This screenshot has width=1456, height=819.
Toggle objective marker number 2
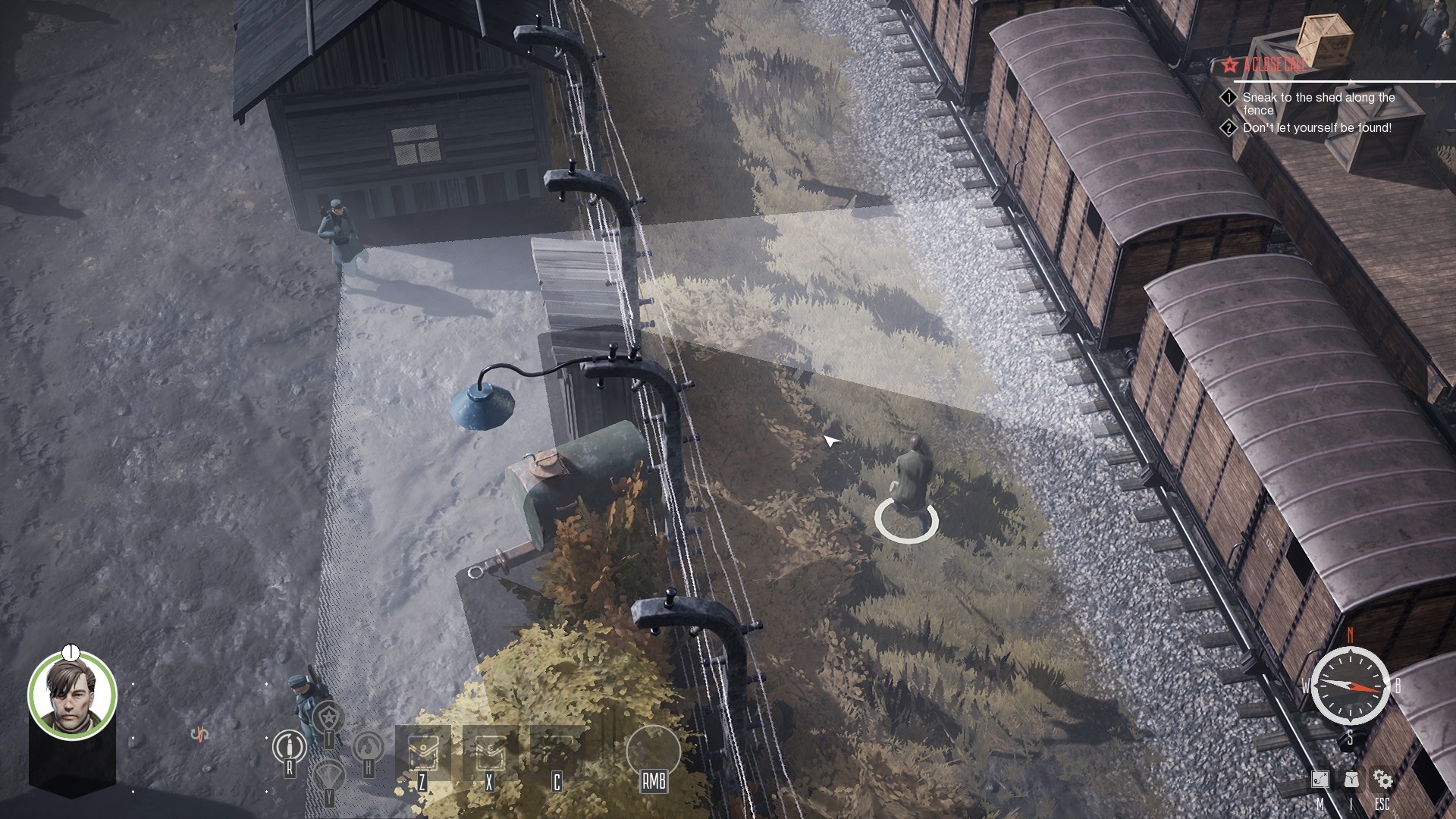(x=1230, y=129)
